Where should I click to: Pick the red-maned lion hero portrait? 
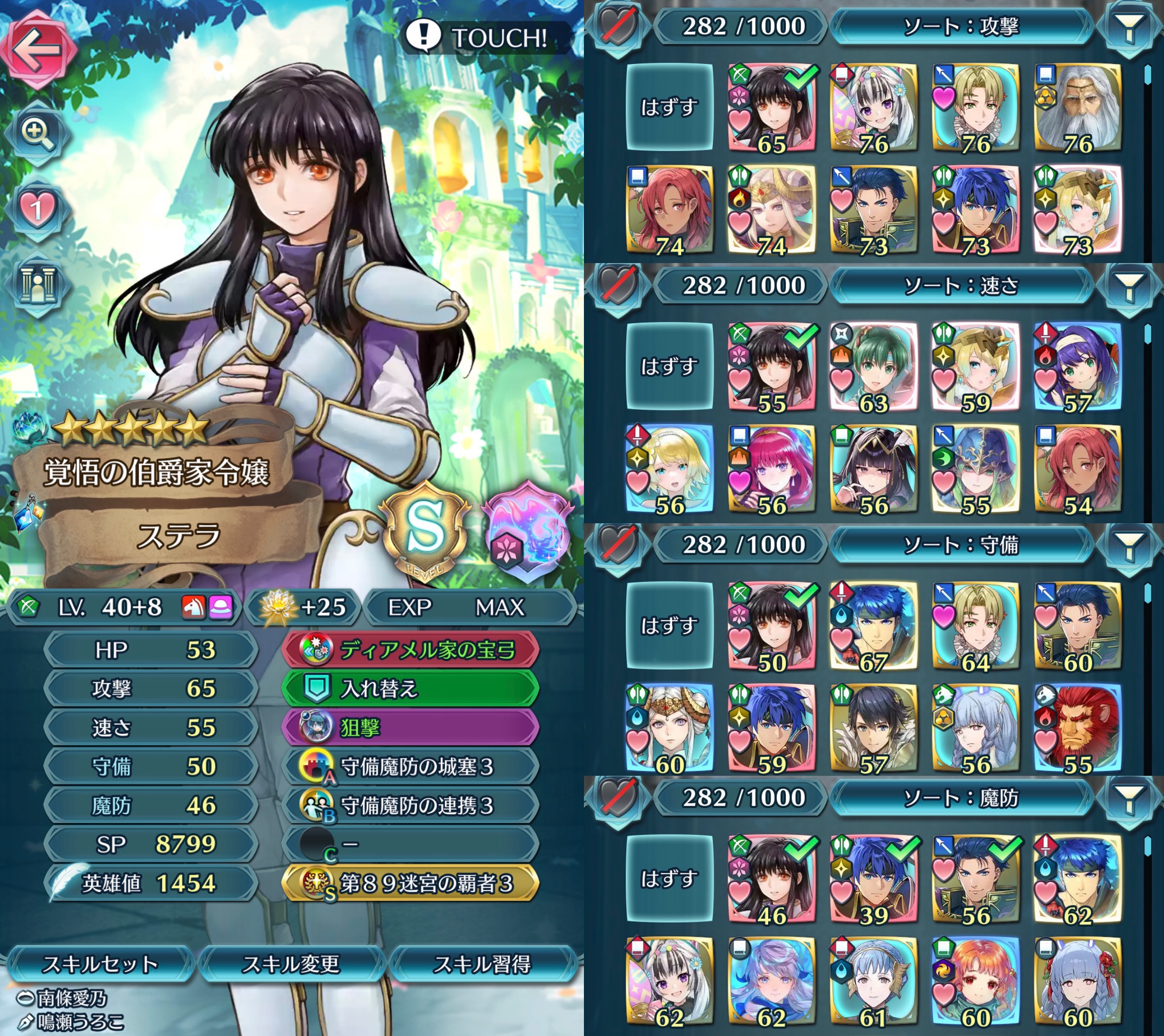(1077, 729)
